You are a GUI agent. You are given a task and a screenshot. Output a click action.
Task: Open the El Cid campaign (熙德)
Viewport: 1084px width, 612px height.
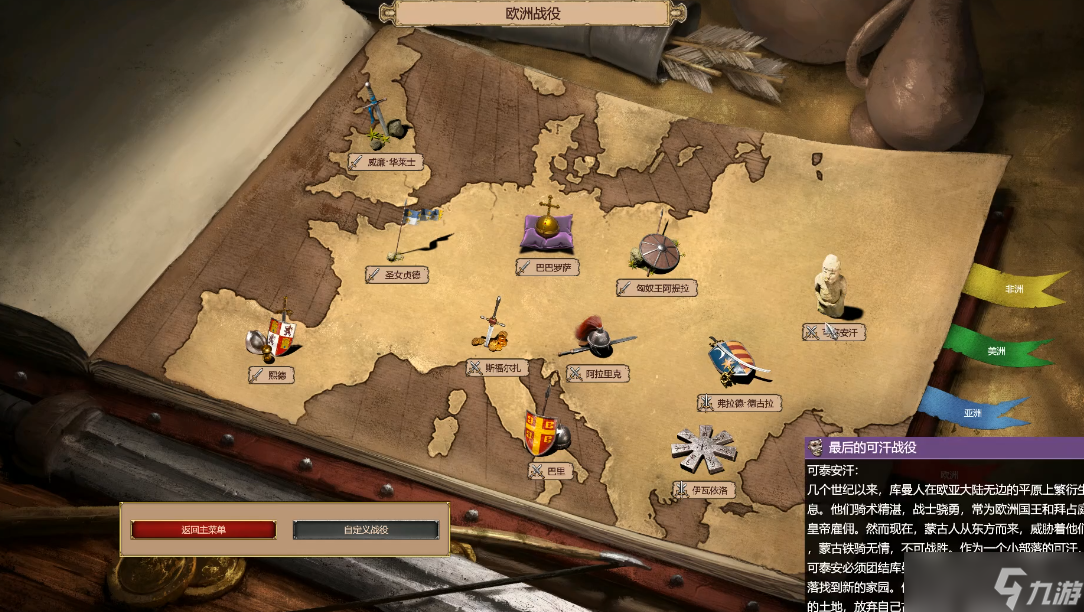tap(273, 375)
